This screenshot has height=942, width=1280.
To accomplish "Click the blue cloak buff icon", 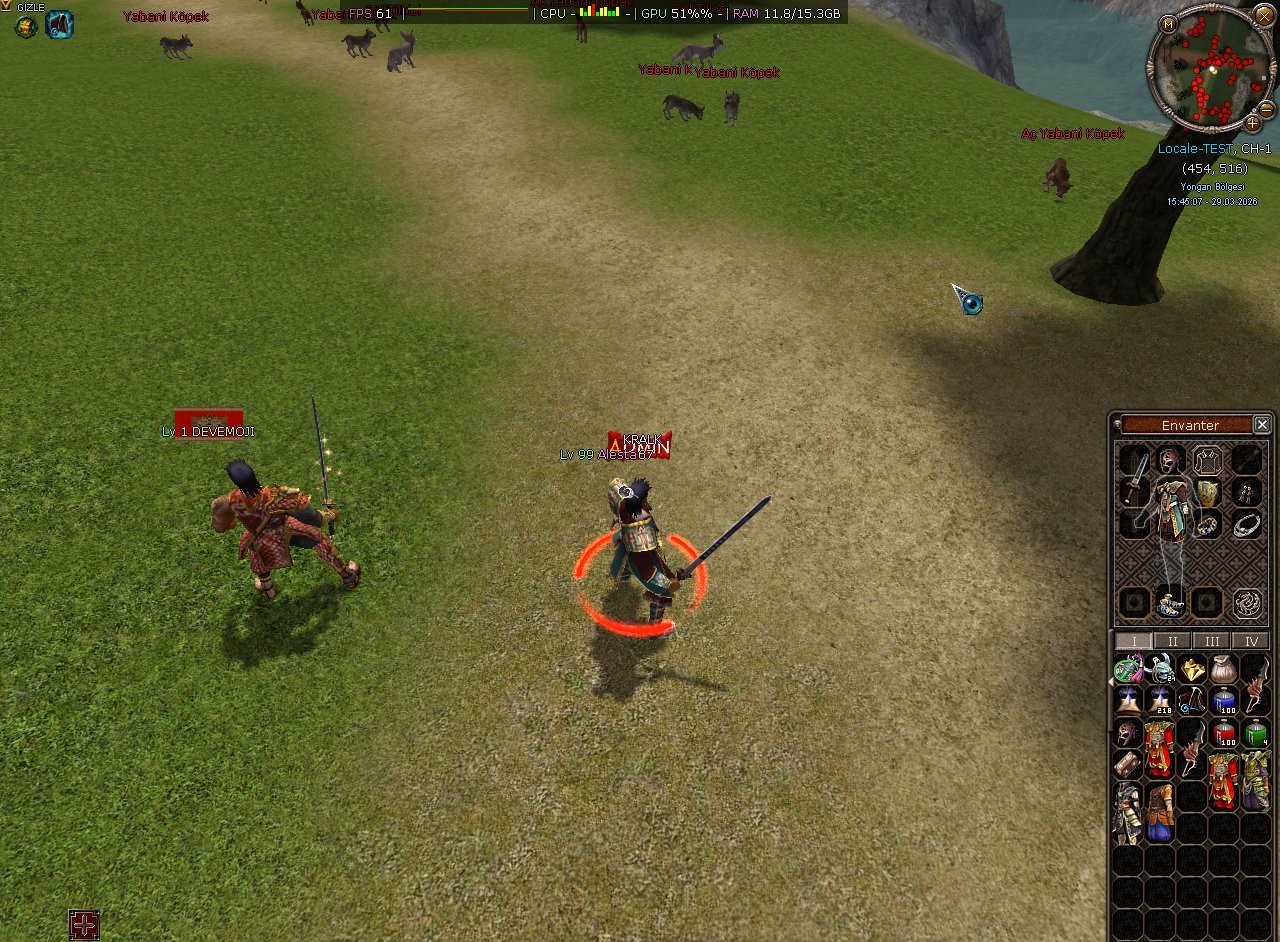I will tap(59, 25).
